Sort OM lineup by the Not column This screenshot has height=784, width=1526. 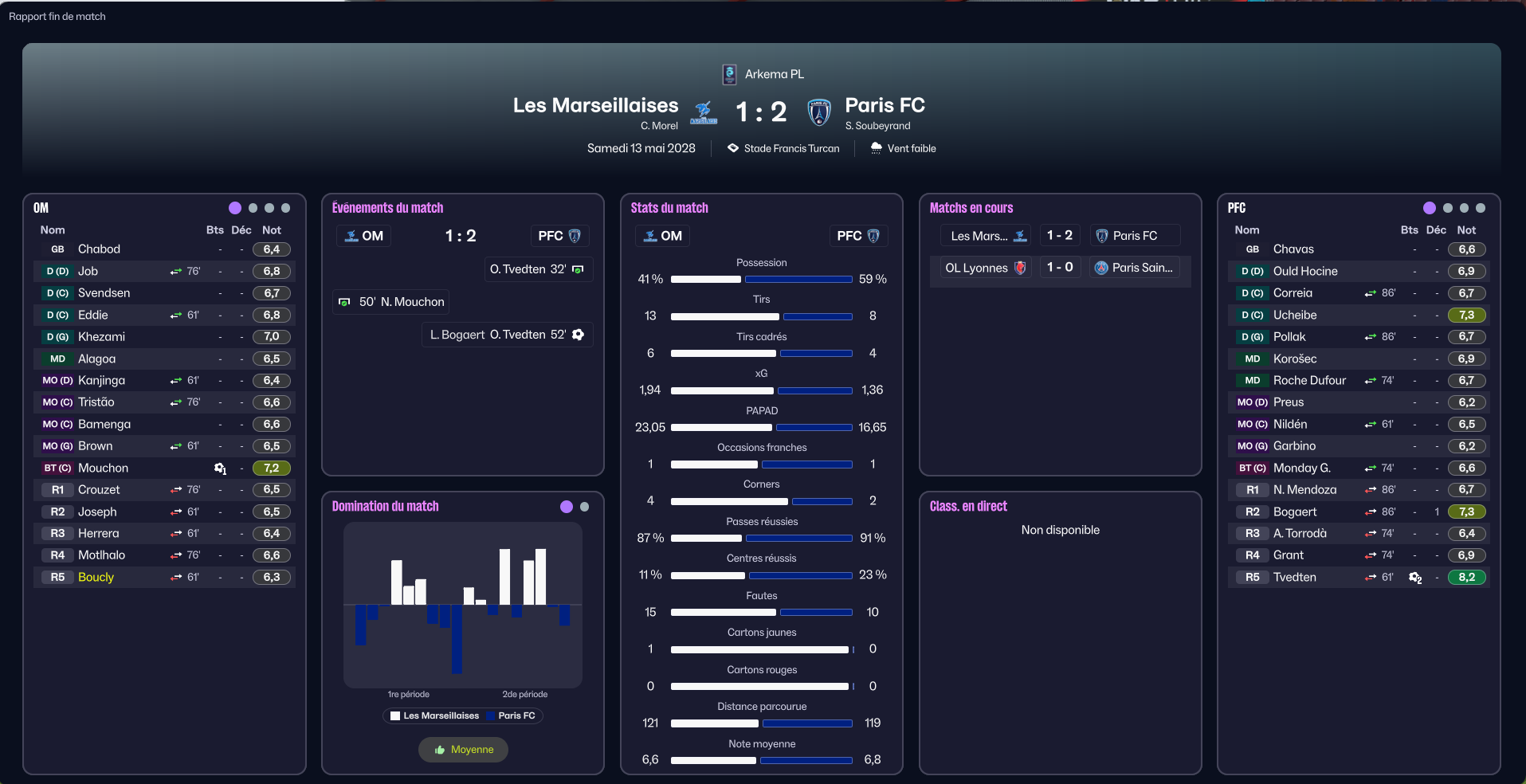click(272, 230)
